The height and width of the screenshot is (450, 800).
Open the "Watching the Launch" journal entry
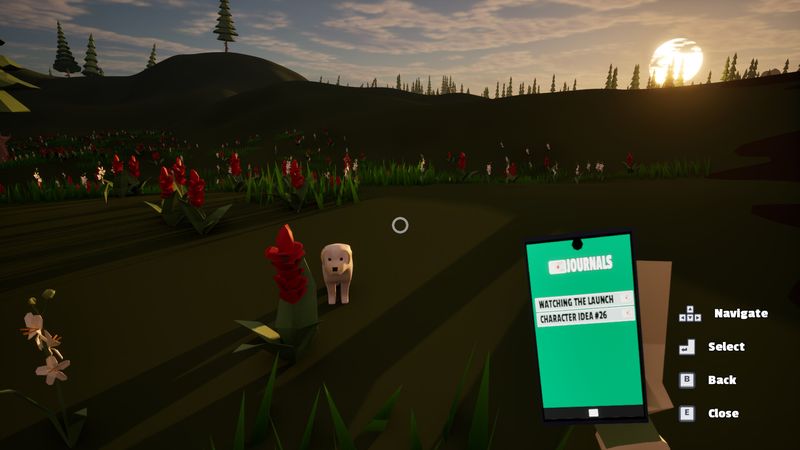point(584,301)
